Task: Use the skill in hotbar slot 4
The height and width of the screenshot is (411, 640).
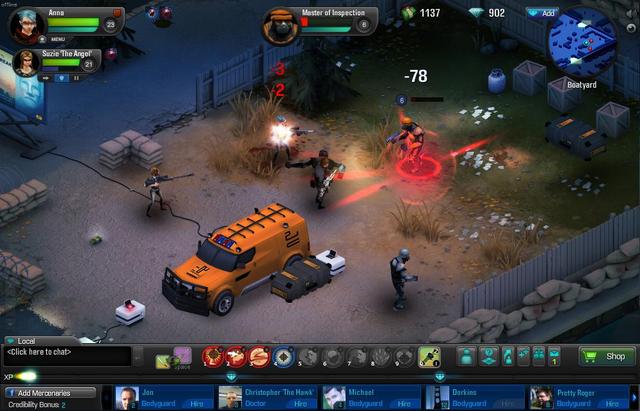Action: [284, 355]
